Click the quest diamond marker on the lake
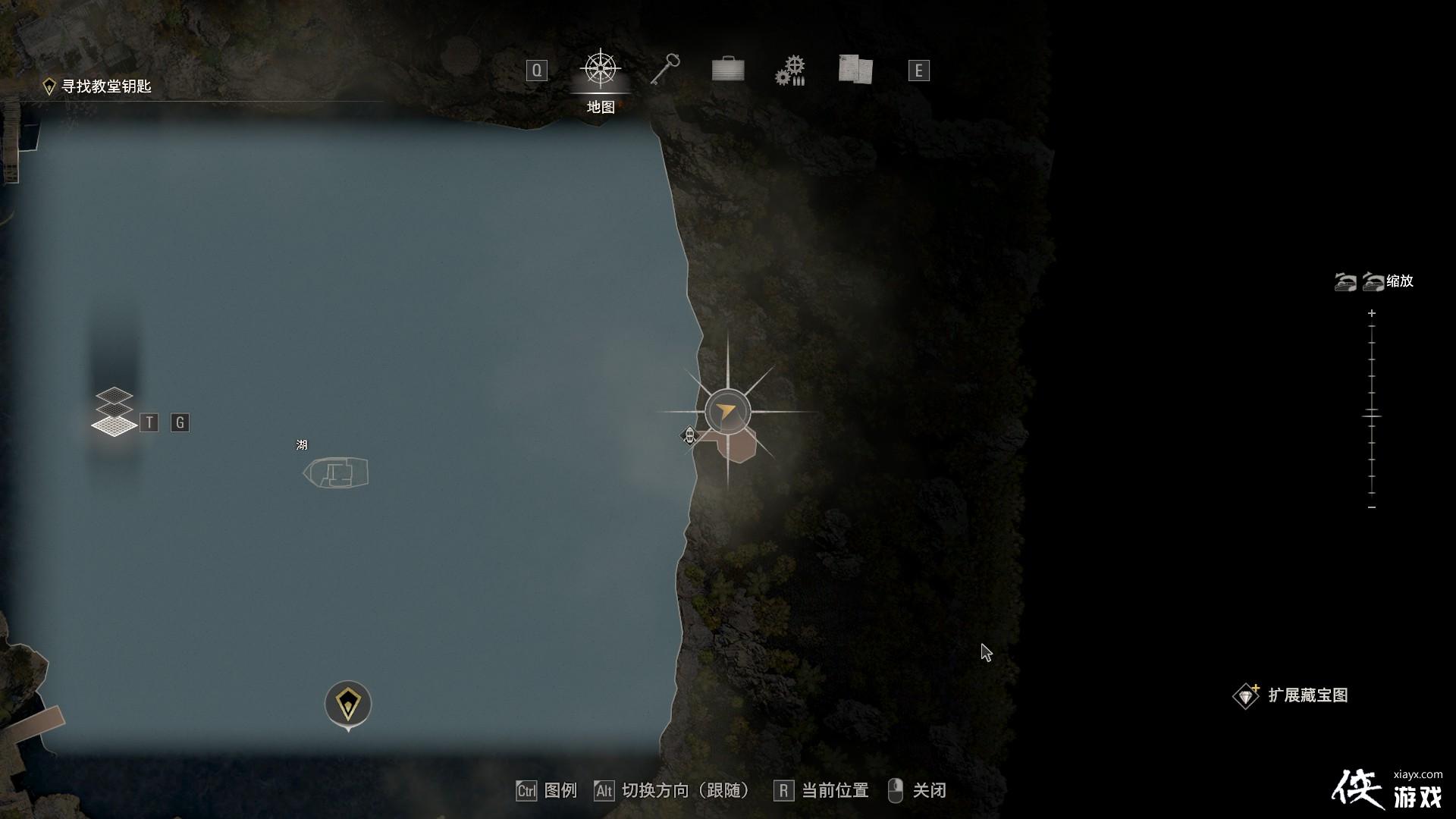The image size is (1456, 819). click(347, 701)
